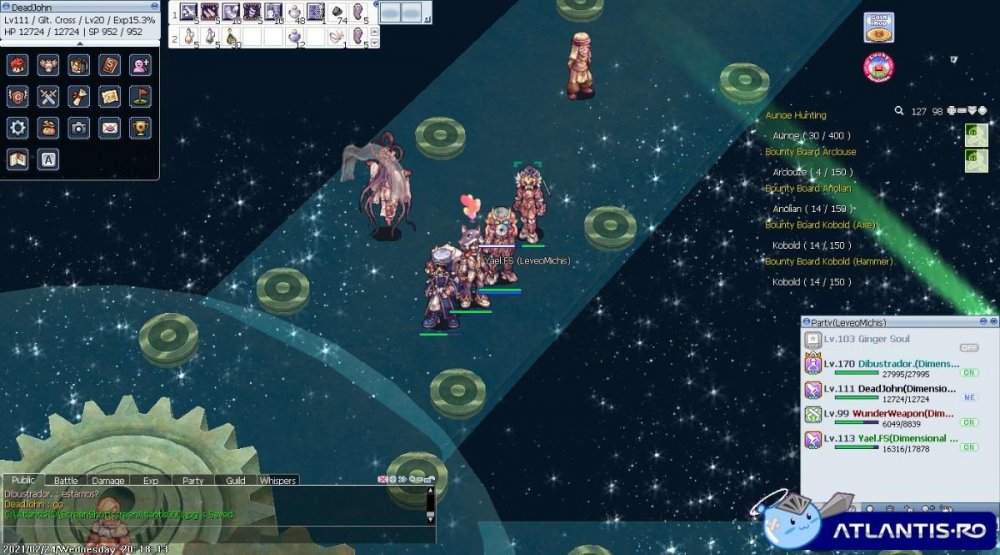The width and height of the screenshot is (1000, 555).
Task: Switch to the Guild chat tab
Action: click(235, 481)
